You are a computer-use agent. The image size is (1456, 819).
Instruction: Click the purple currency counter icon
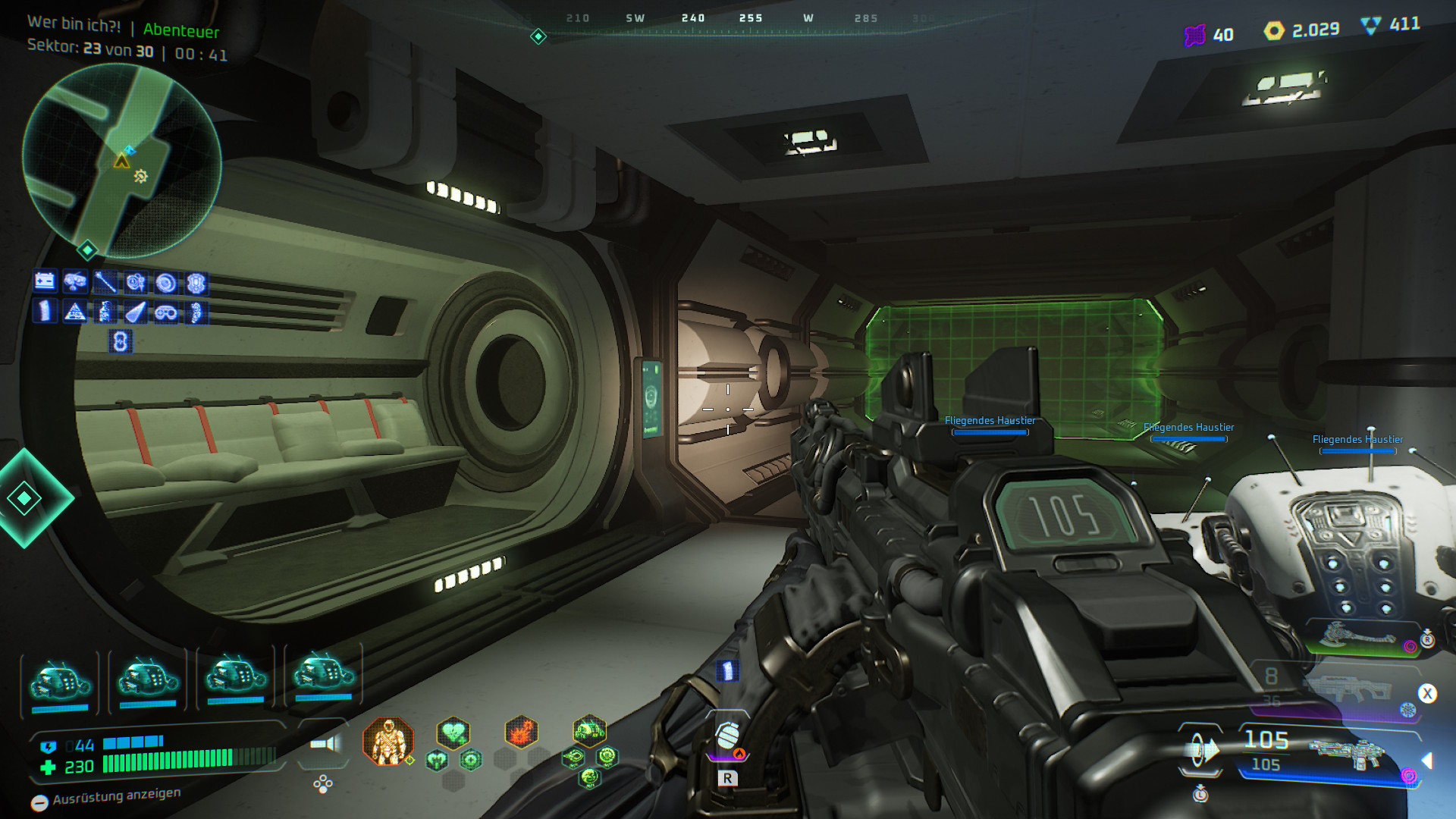pos(1194,35)
